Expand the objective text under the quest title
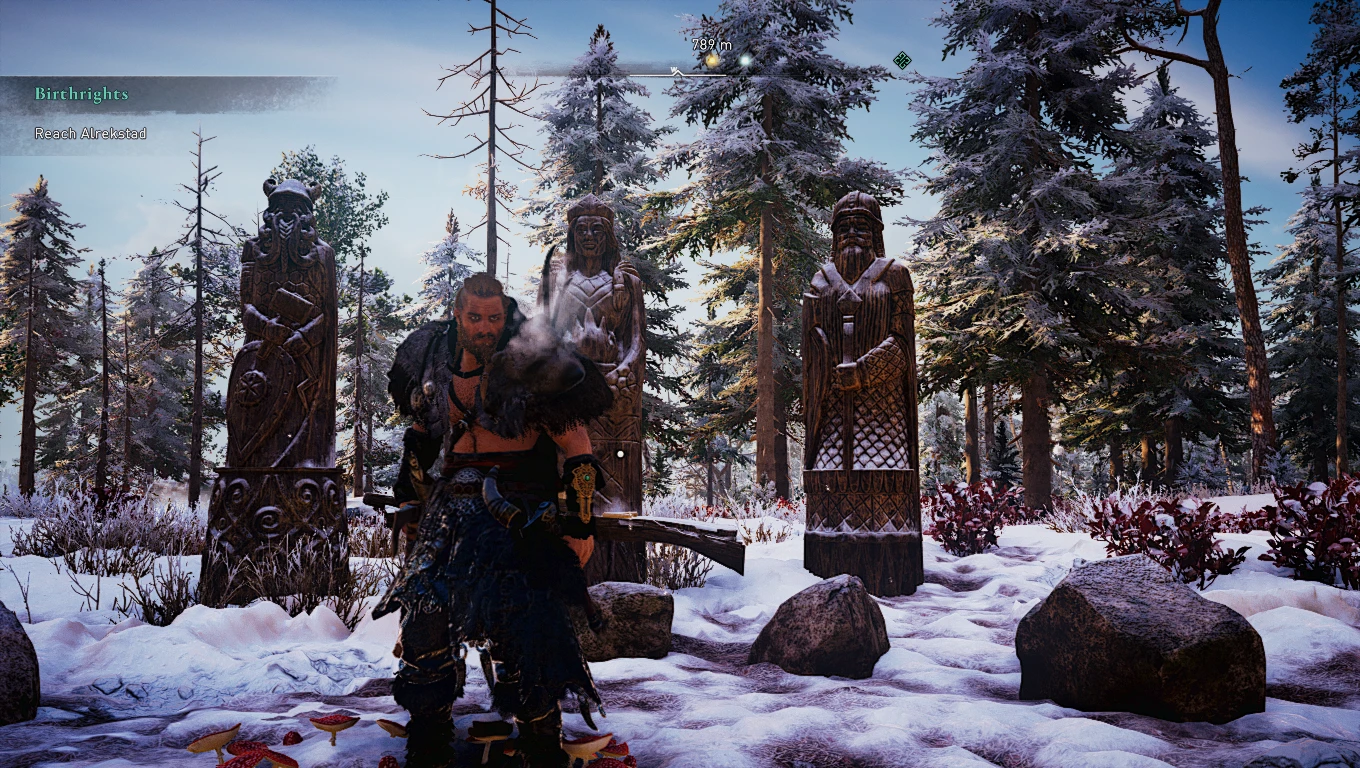The width and height of the screenshot is (1360, 768). pos(89,133)
